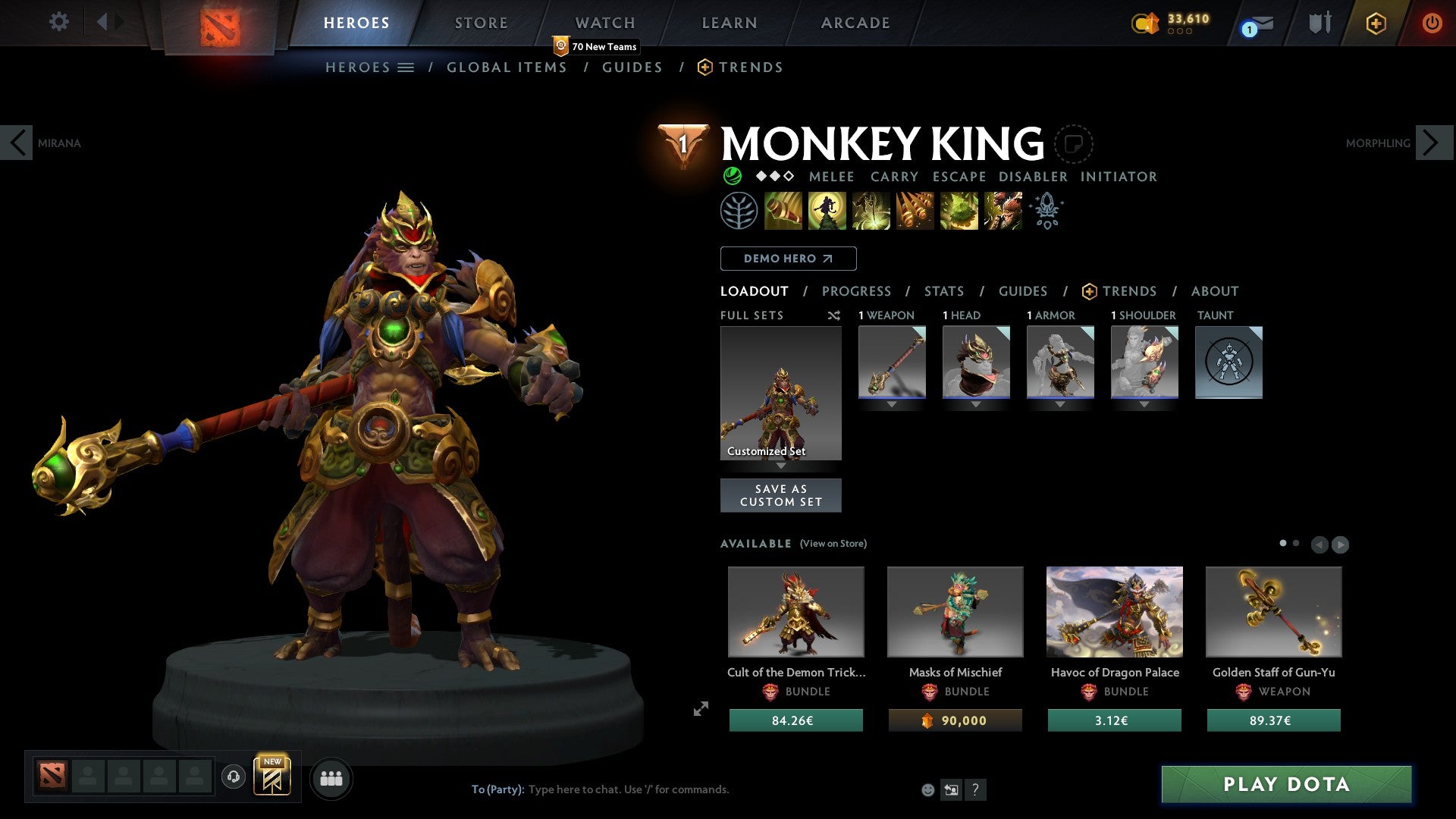The width and height of the screenshot is (1456, 819).
Task: Open the voice chat headset icon
Action: coord(233,777)
